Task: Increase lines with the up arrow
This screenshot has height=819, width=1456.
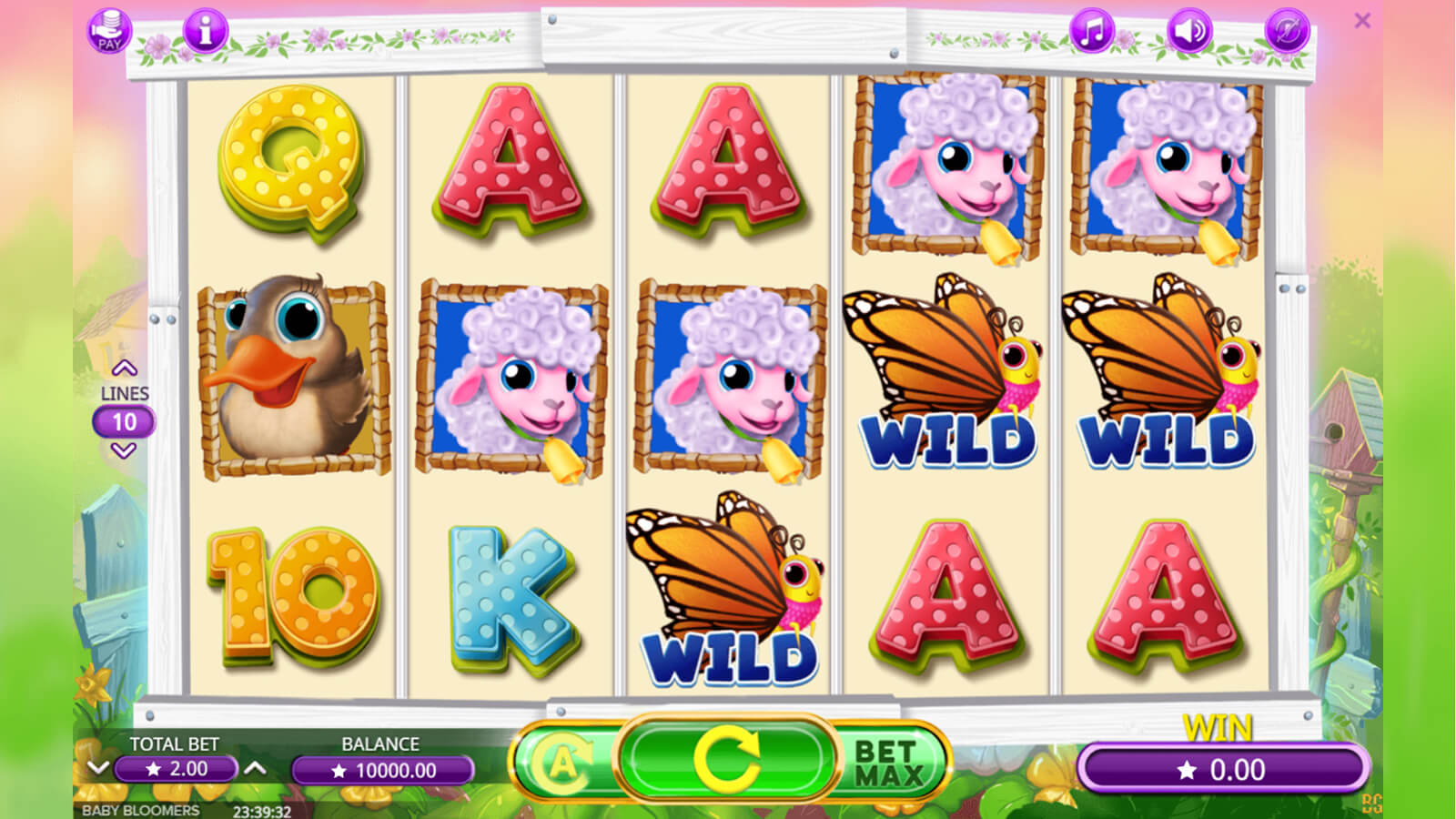Action: point(124,369)
